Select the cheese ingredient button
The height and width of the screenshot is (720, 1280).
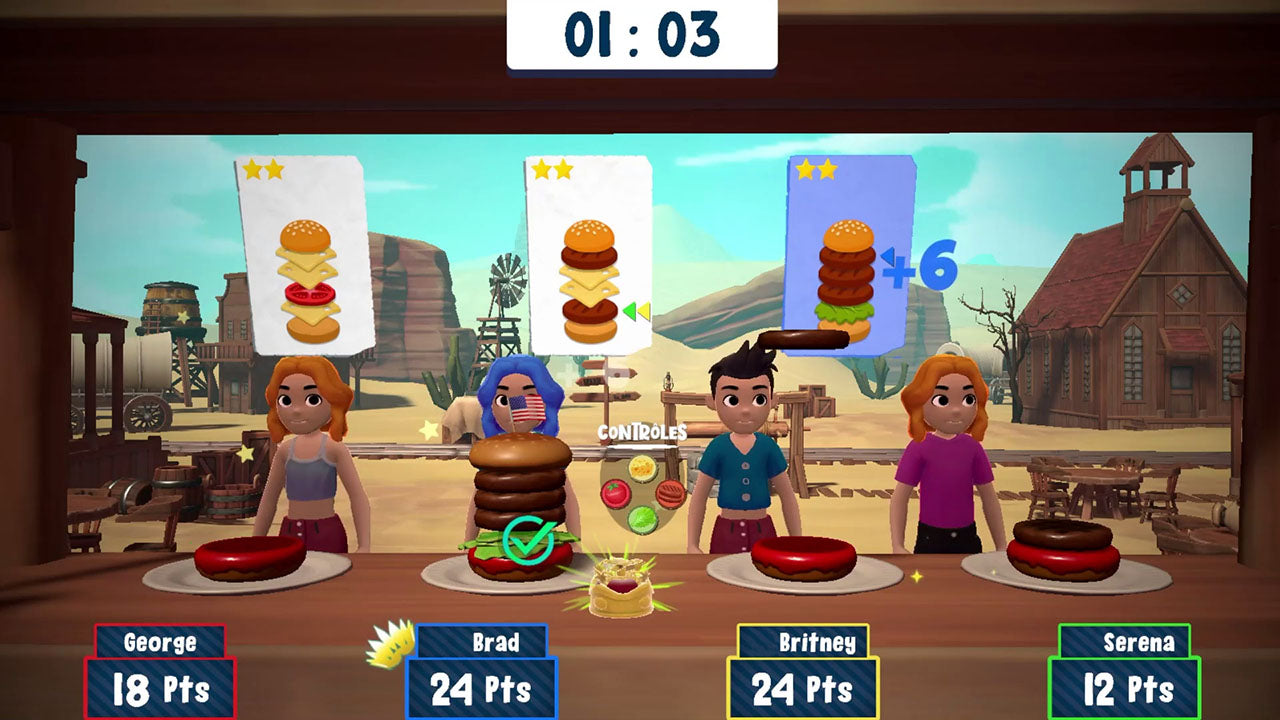point(643,467)
